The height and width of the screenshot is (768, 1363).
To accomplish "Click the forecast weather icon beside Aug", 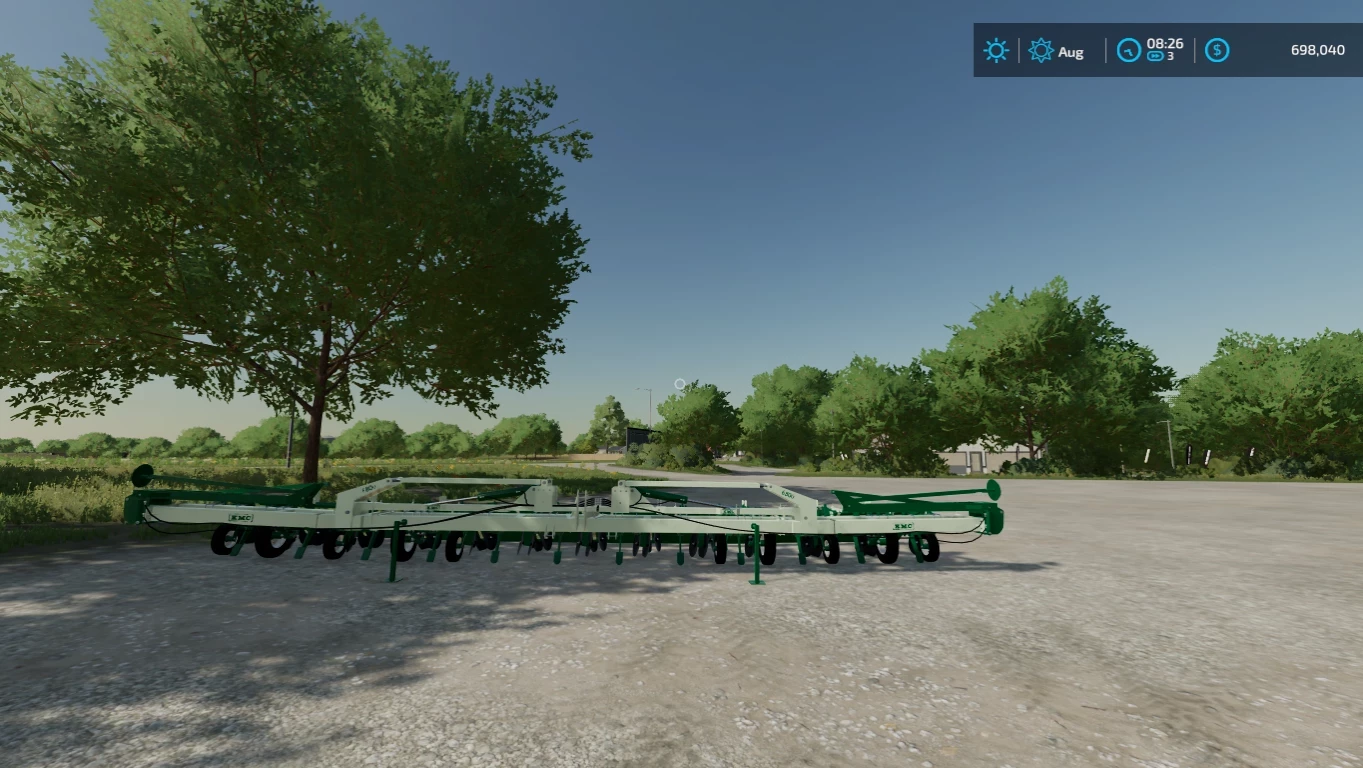I will click(1040, 50).
